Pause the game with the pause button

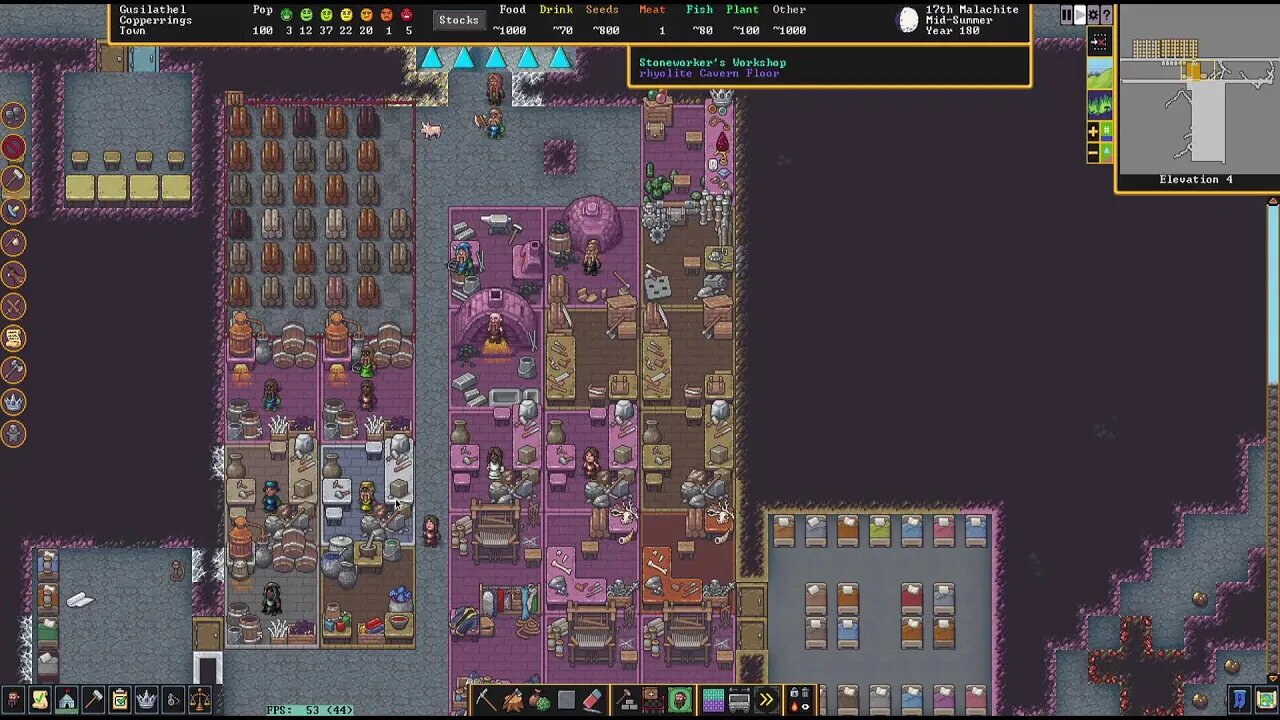pyautogui.click(x=1066, y=15)
